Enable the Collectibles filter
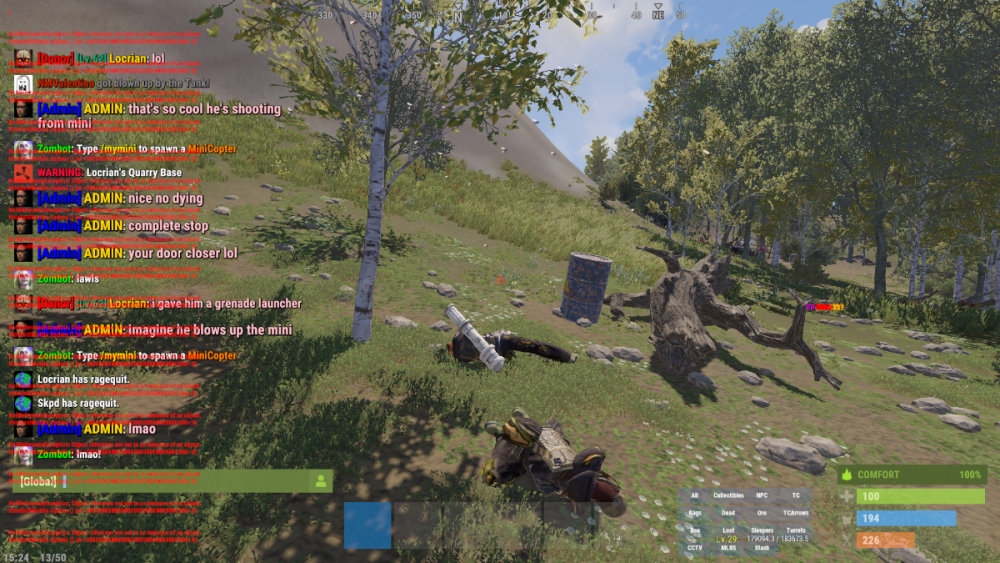 (x=728, y=496)
